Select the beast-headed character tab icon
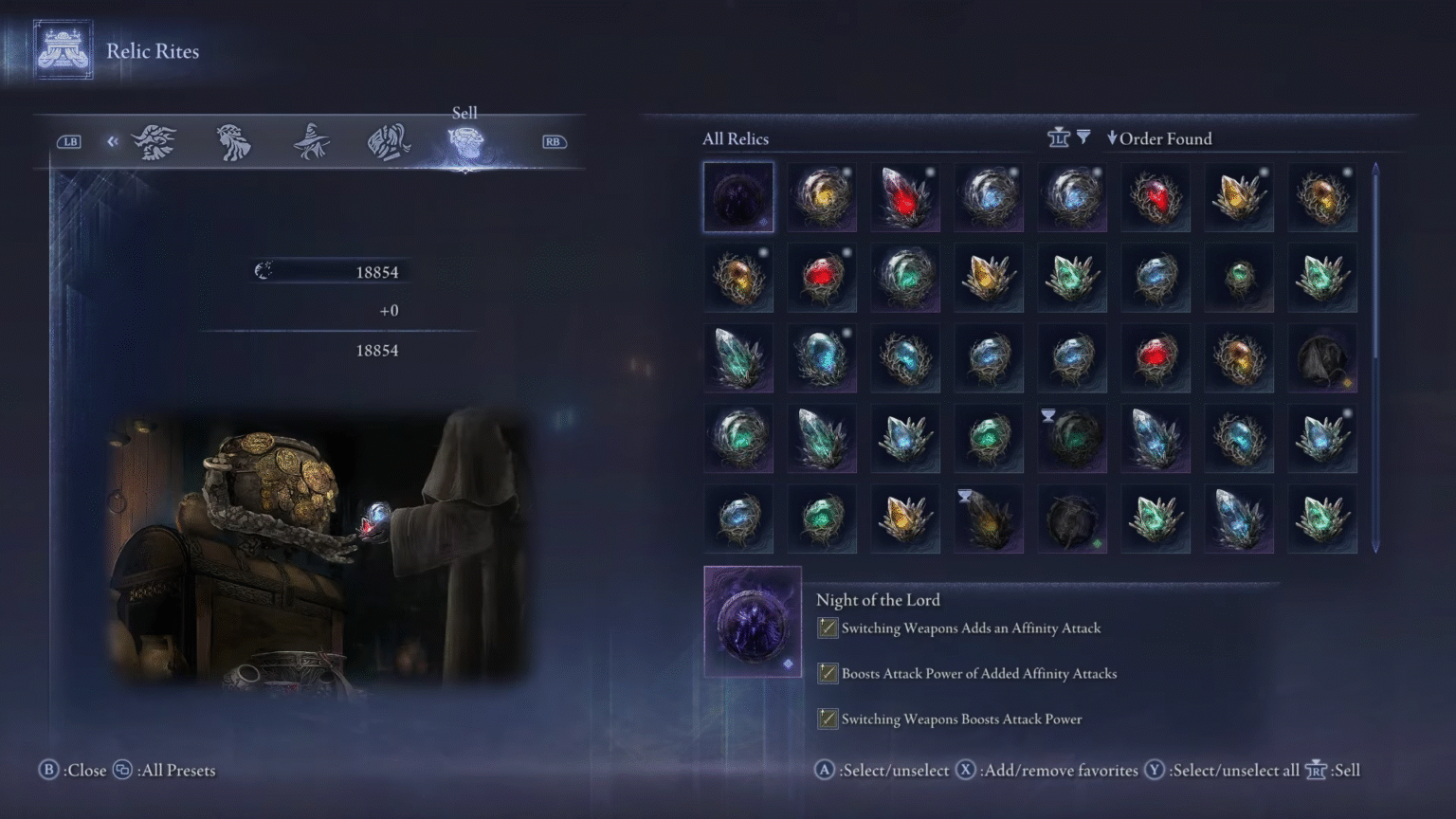Viewport: 1456px width, 819px height. coord(155,140)
